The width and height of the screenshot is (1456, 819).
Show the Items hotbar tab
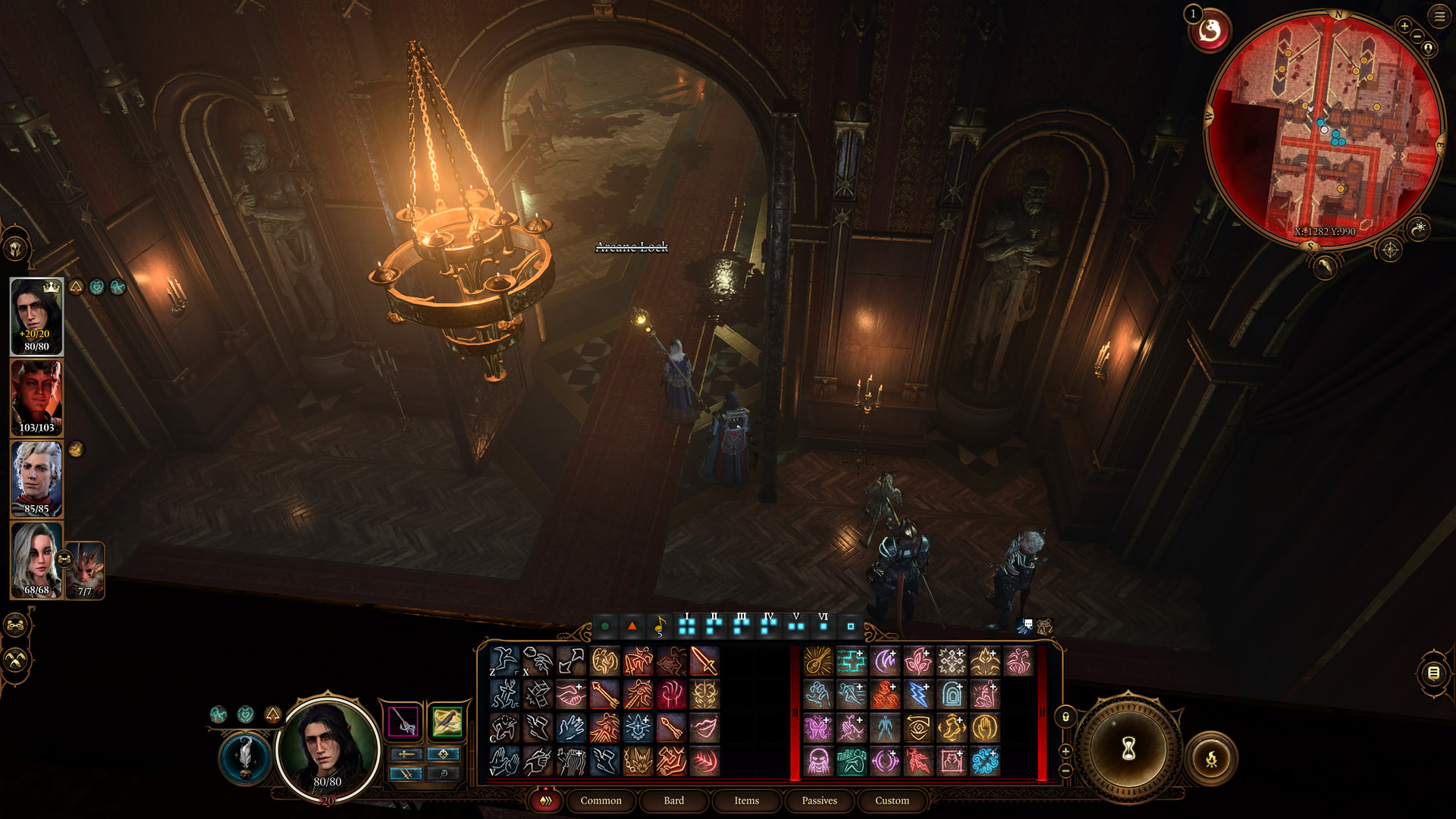(x=746, y=801)
